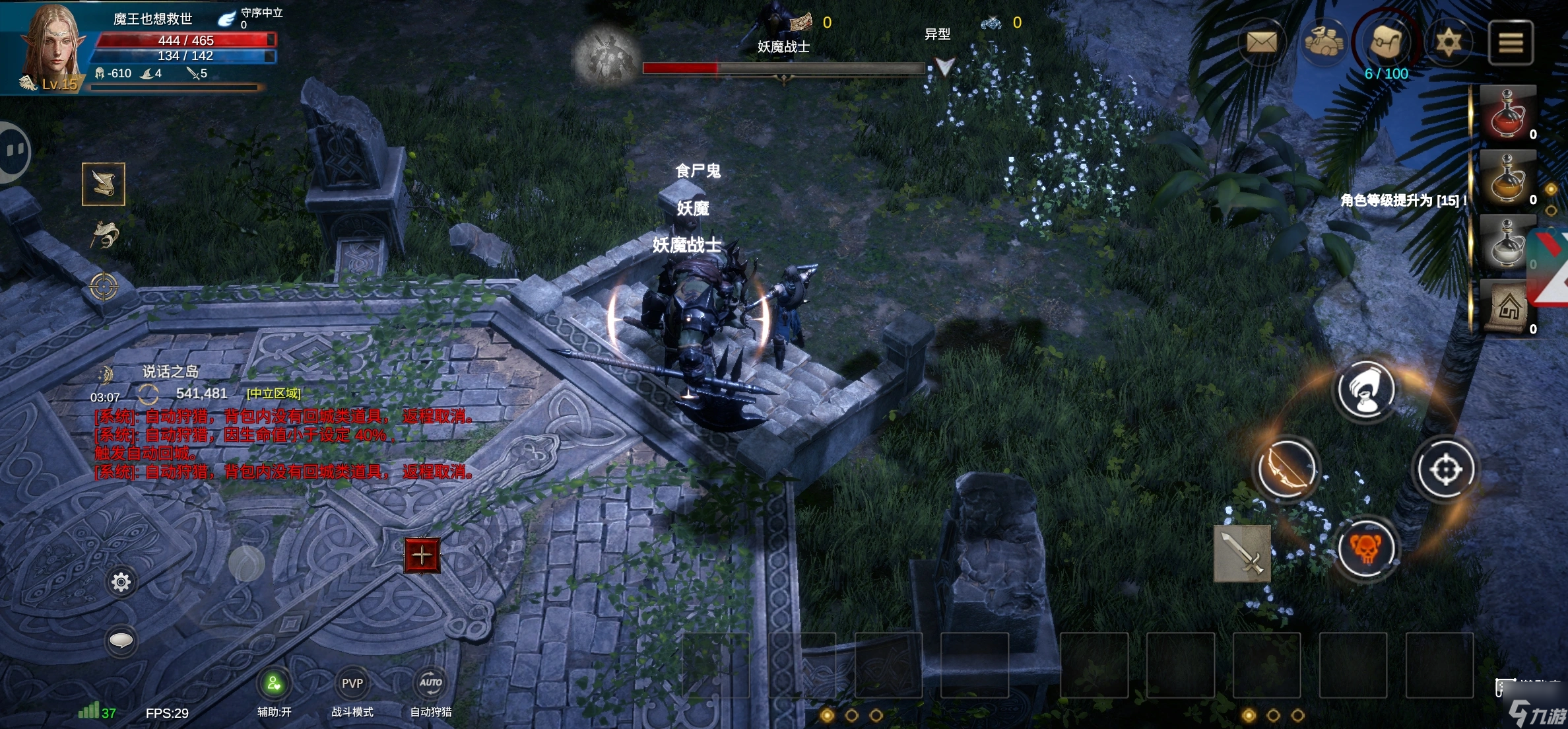1568x729 pixels.
Task: Open the gear settings icon
Action: tap(121, 582)
